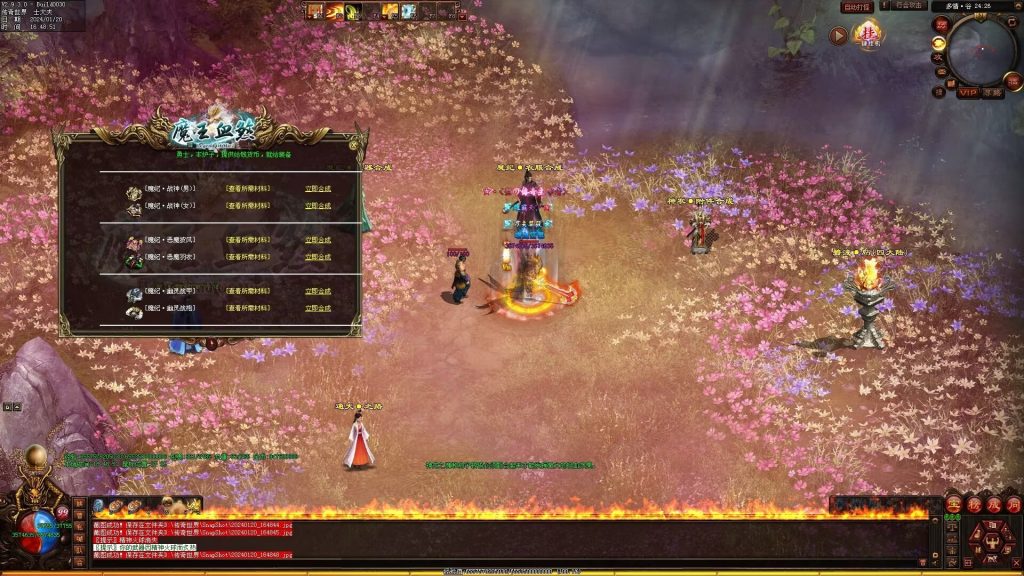1024x576 pixels.
Task: Click the chat log message area
Action: [500, 539]
